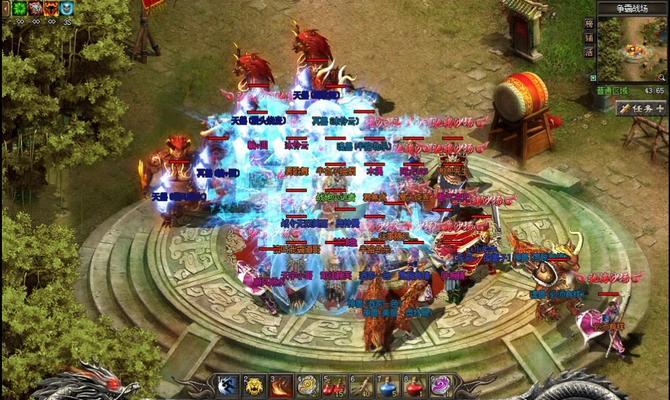Activate the golden lion roar skill

[x=254, y=386]
